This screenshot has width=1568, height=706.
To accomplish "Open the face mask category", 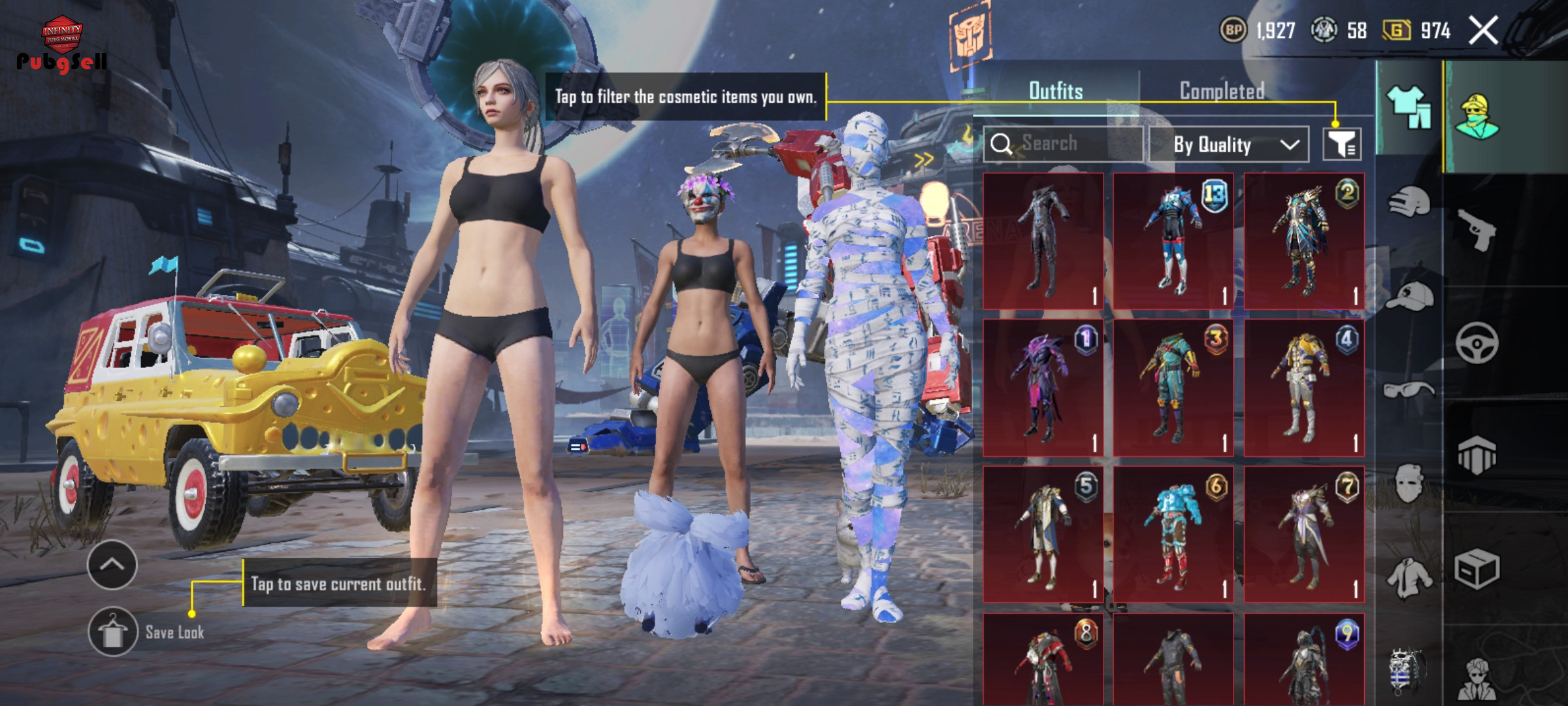I will point(1409,484).
